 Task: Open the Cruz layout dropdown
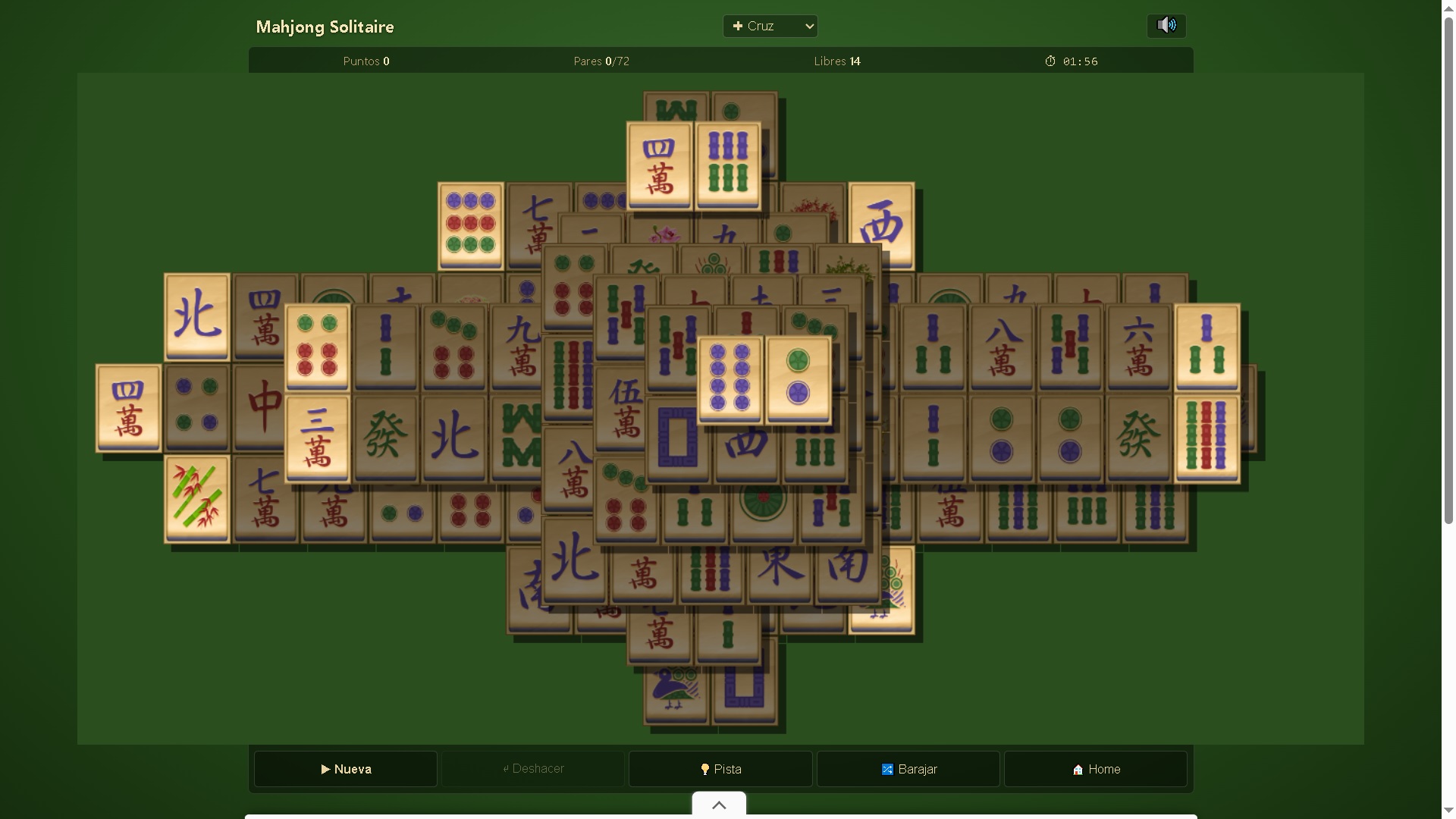click(770, 26)
